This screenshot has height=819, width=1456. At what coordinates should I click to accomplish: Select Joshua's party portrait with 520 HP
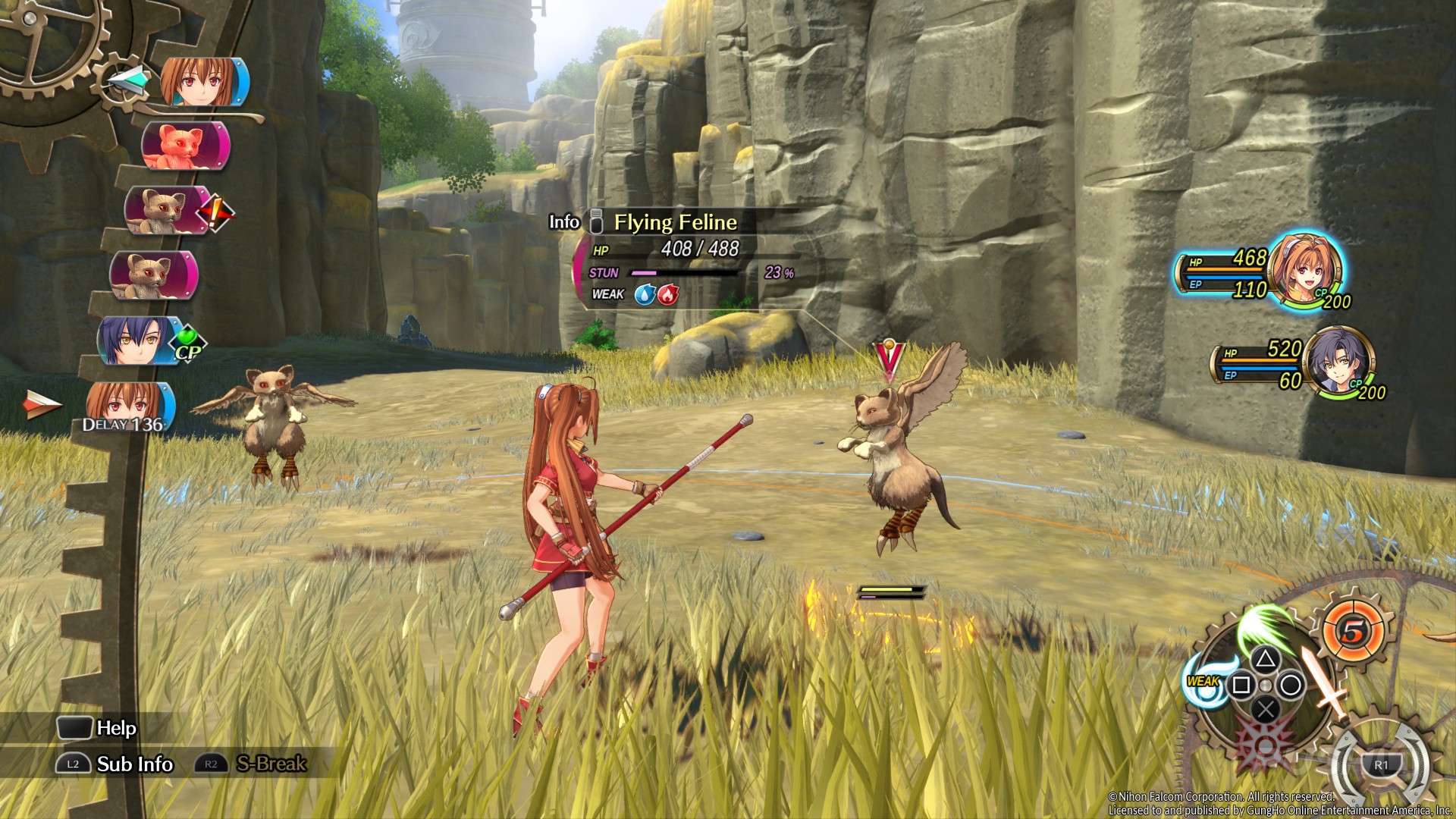coord(1341,361)
